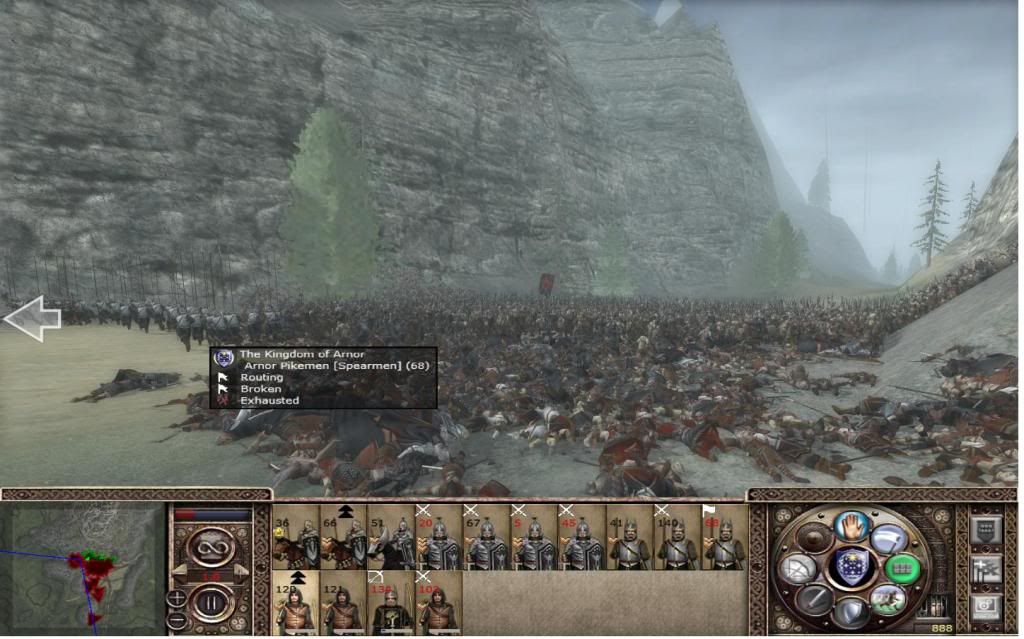Select the archer unit card showing 136

coord(391,602)
